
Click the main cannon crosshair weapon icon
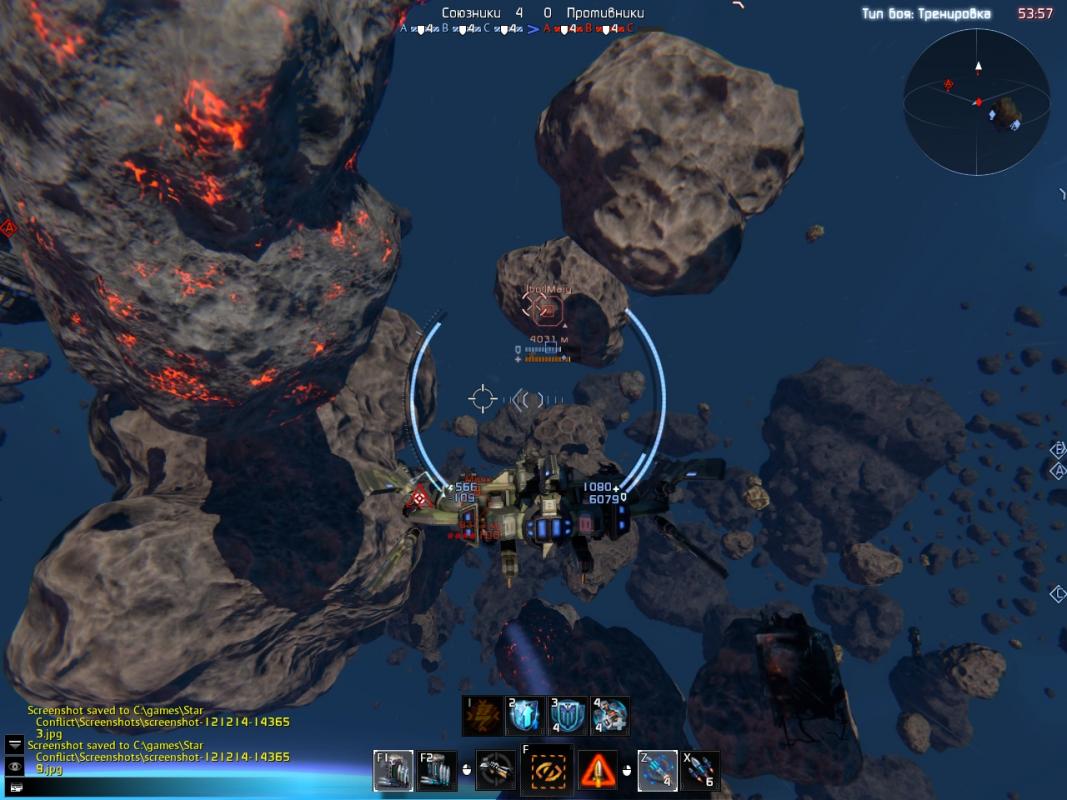pyautogui.click(x=495, y=770)
